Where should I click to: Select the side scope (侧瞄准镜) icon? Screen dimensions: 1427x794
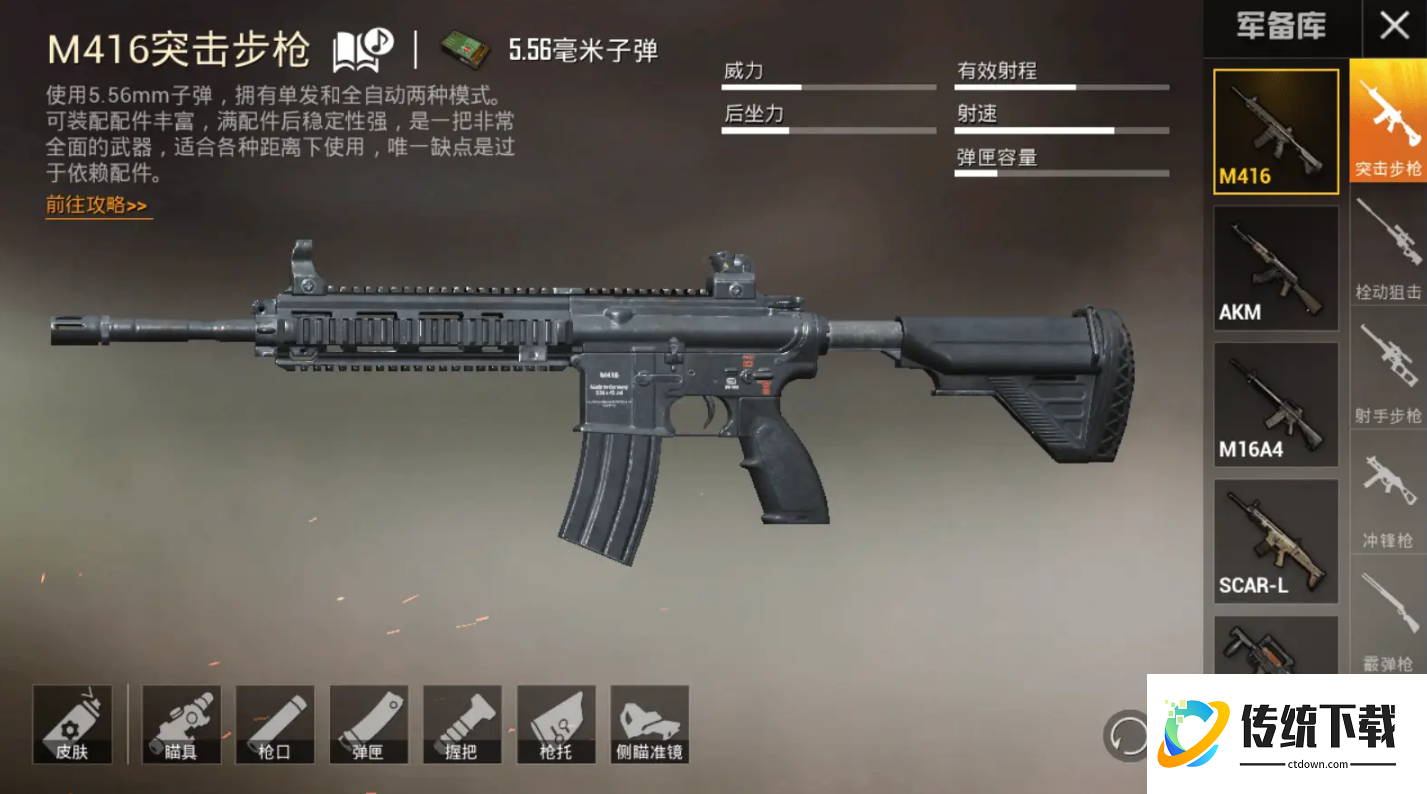click(649, 723)
